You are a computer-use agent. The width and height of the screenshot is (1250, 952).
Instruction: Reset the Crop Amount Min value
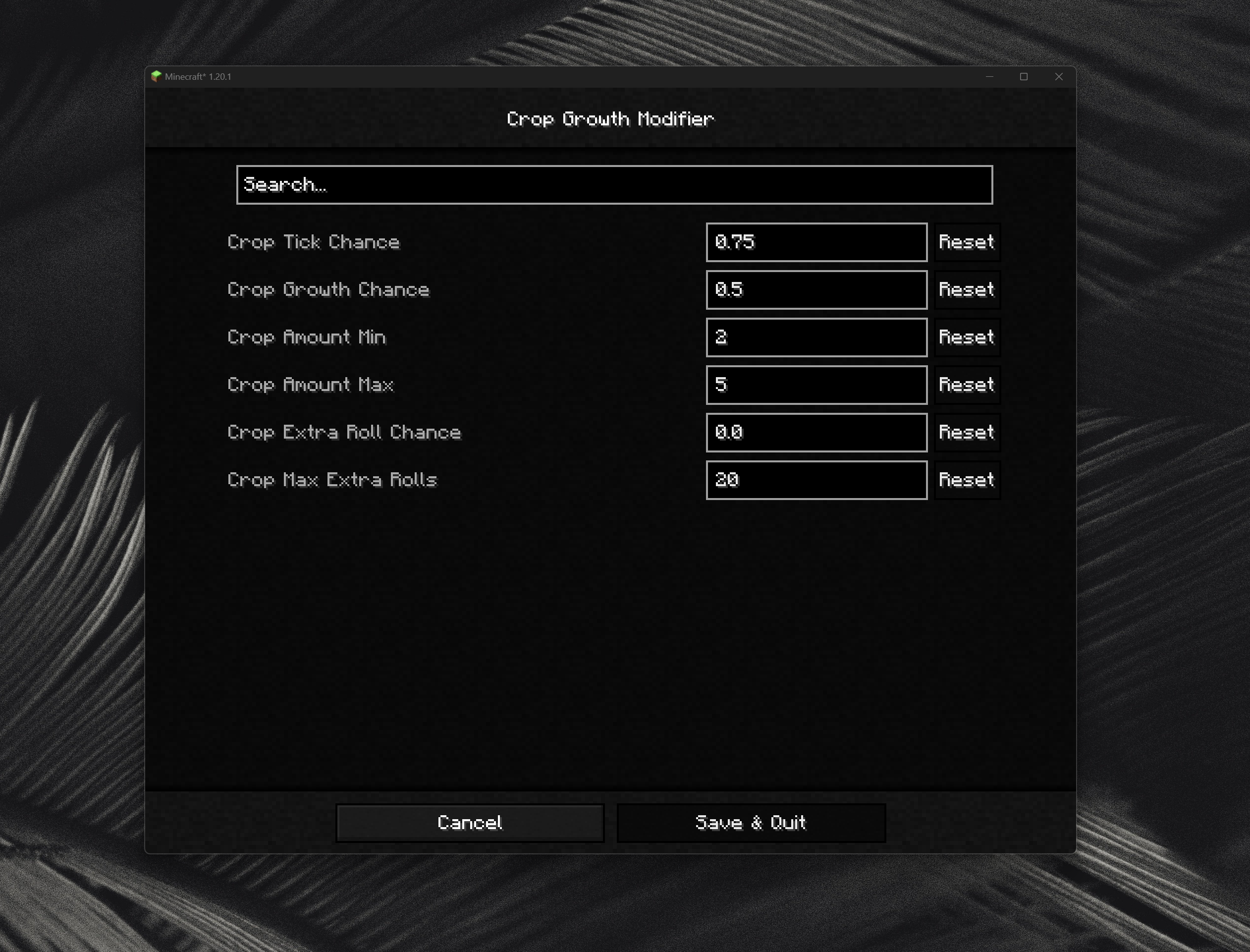(x=966, y=337)
